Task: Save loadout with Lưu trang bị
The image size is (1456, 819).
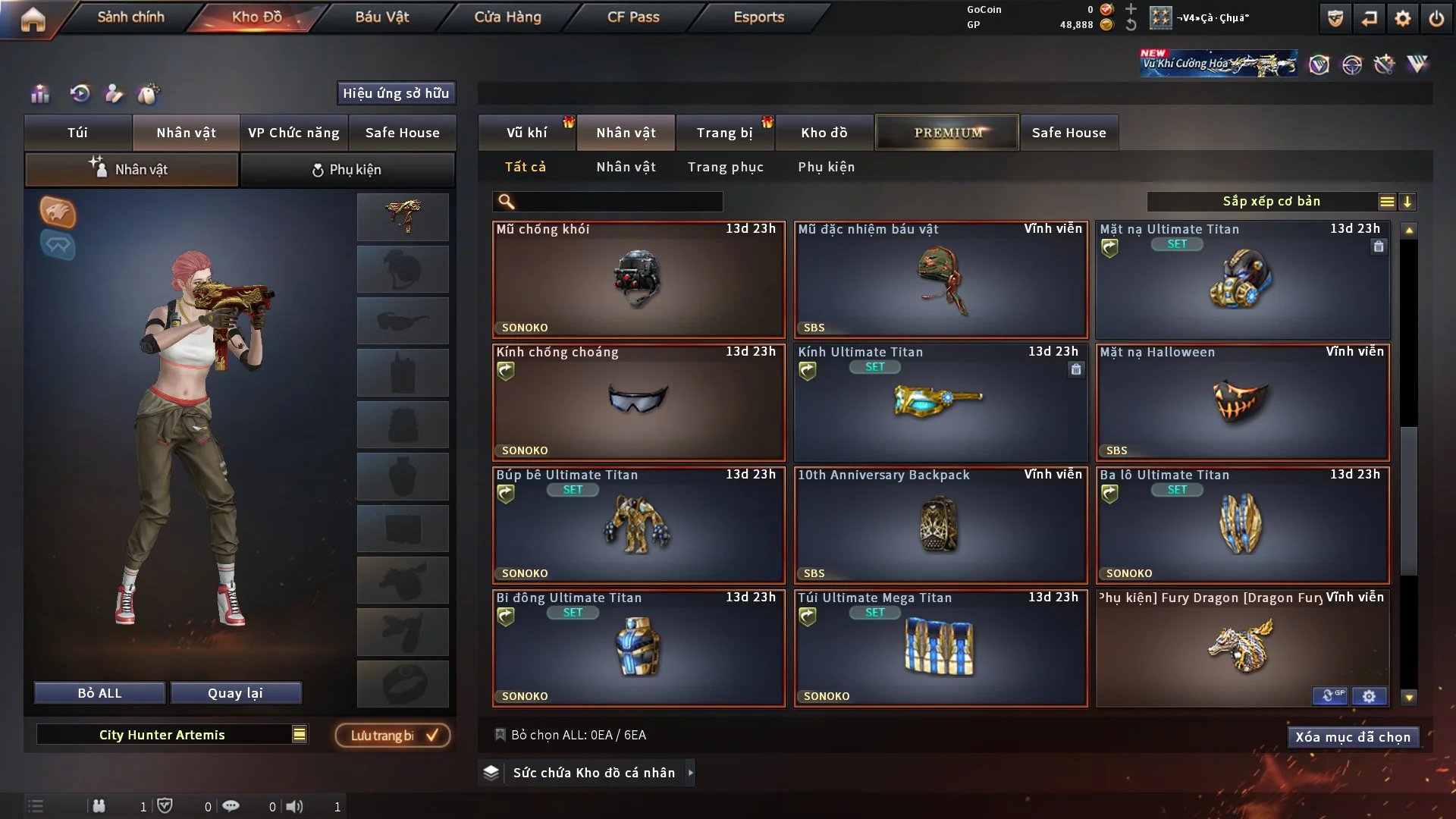Action: (x=393, y=735)
